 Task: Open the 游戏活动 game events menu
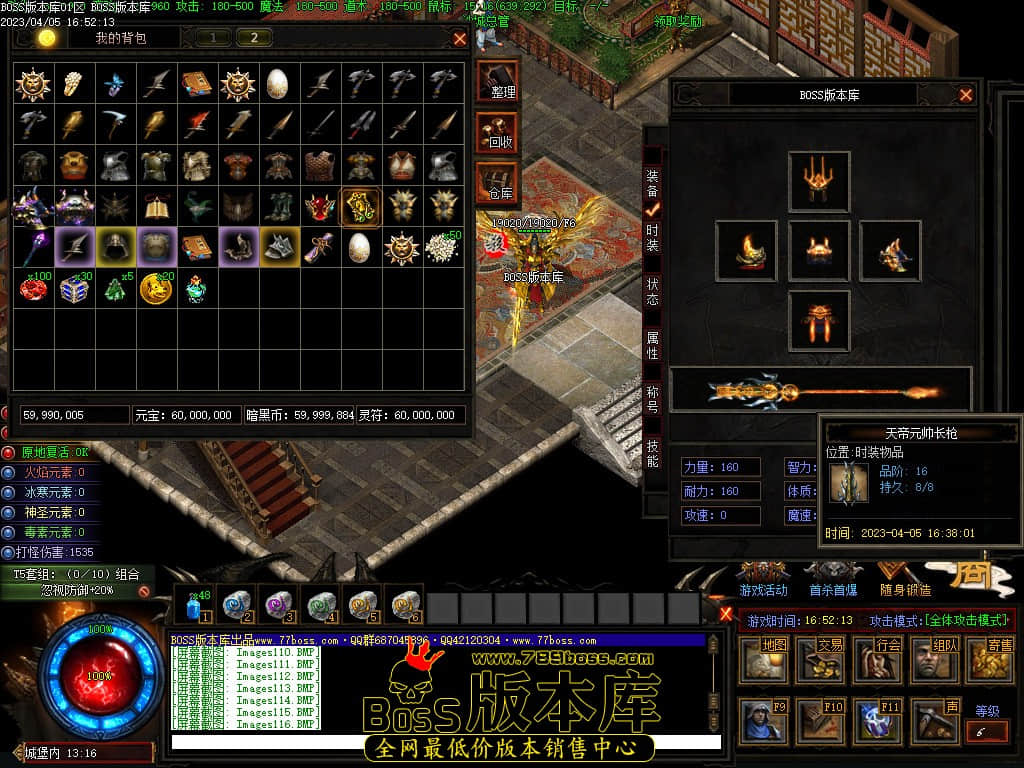[x=764, y=579]
